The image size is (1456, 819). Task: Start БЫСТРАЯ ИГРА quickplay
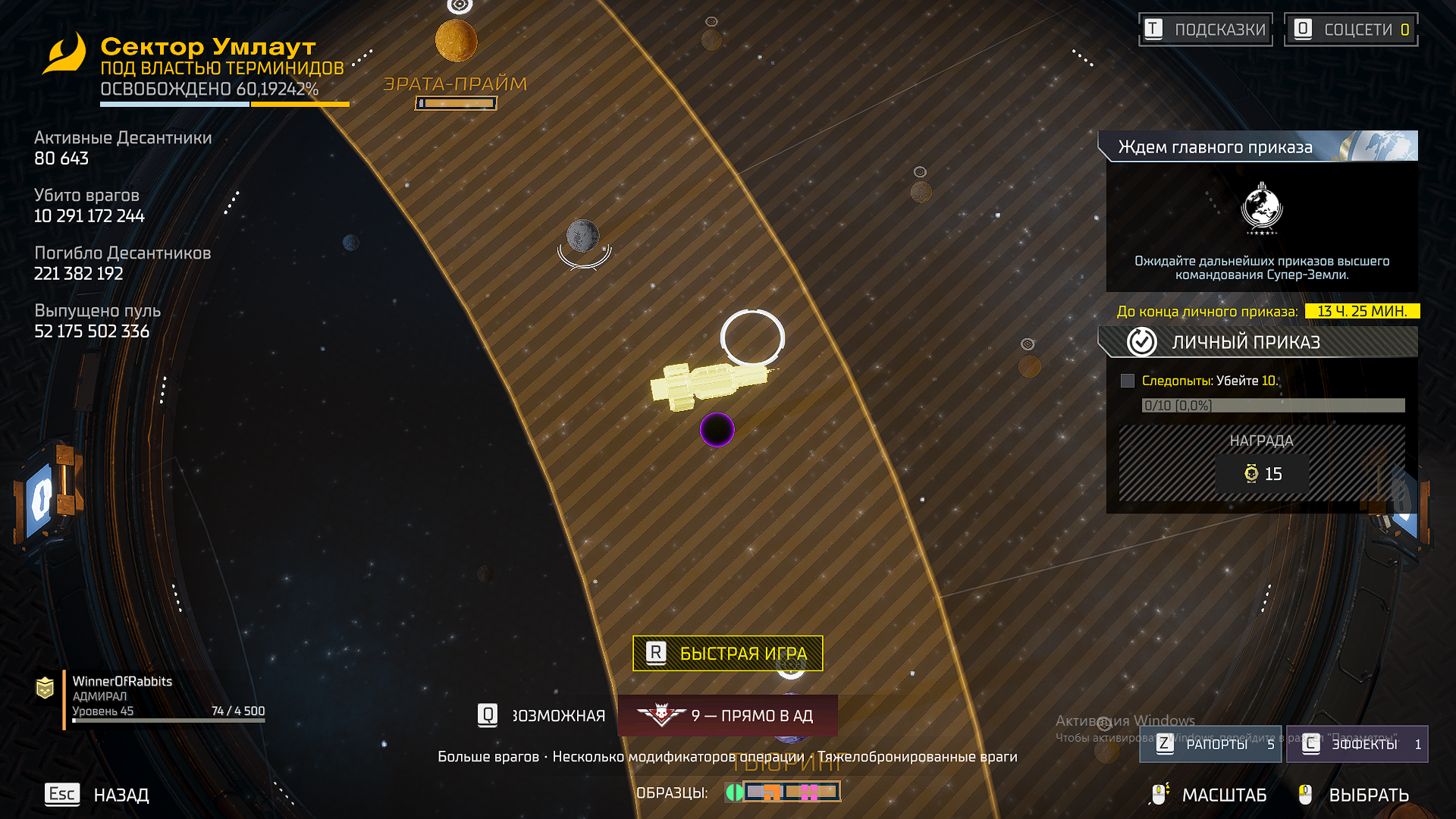(x=727, y=653)
